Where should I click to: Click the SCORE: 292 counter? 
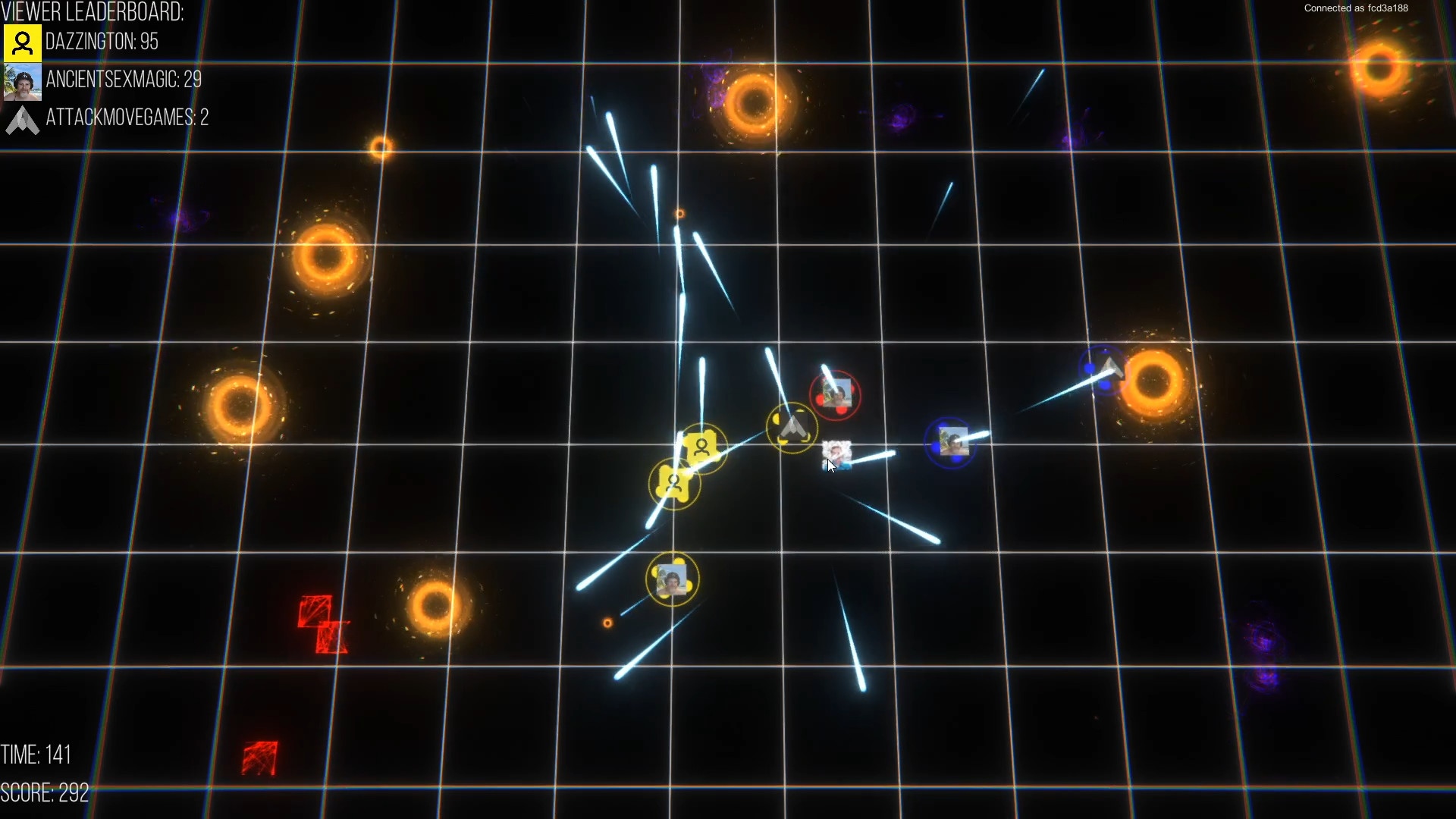coord(45,792)
